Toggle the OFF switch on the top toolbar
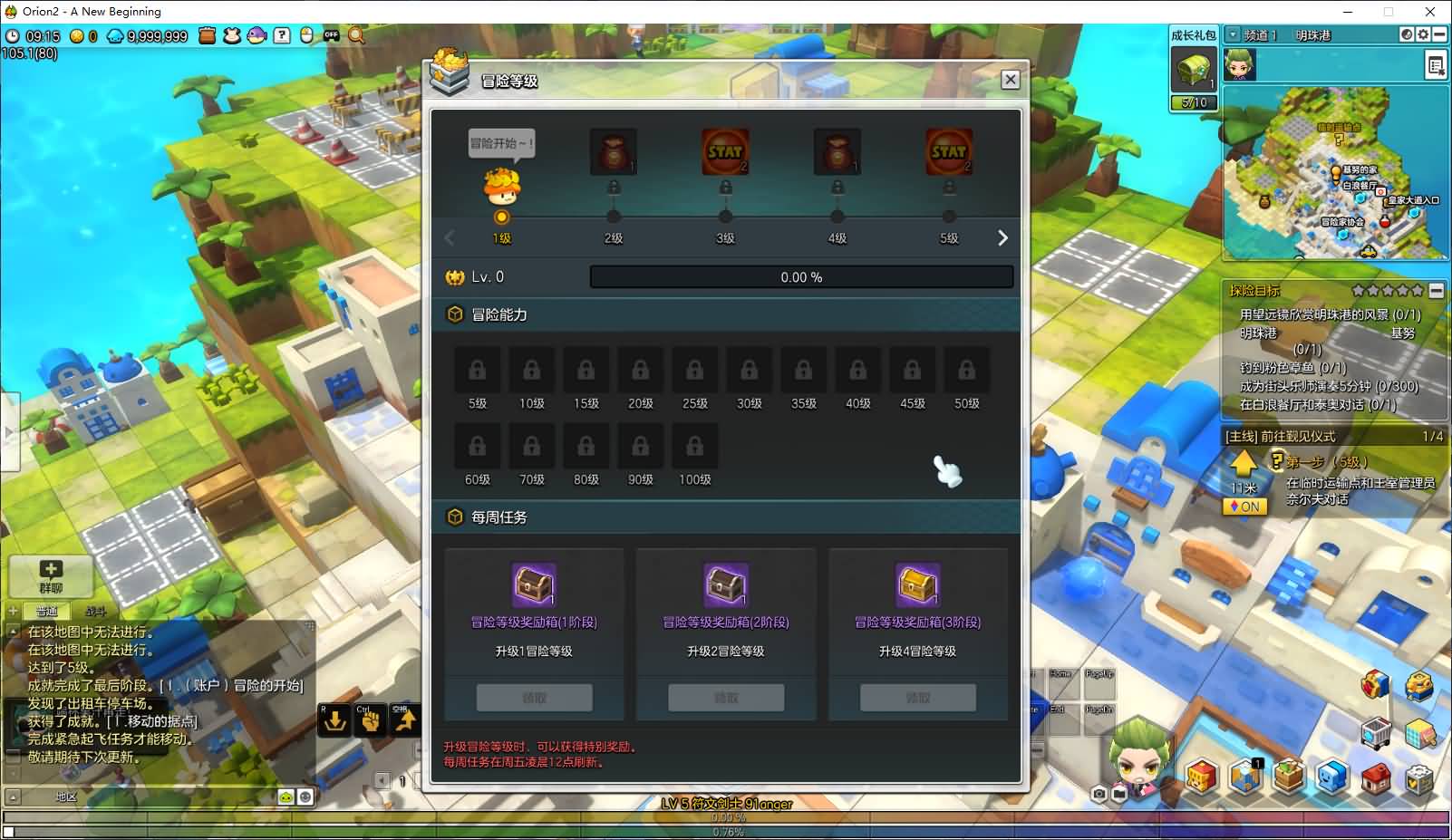Image resolution: width=1452 pixels, height=840 pixels. (x=330, y=37)
